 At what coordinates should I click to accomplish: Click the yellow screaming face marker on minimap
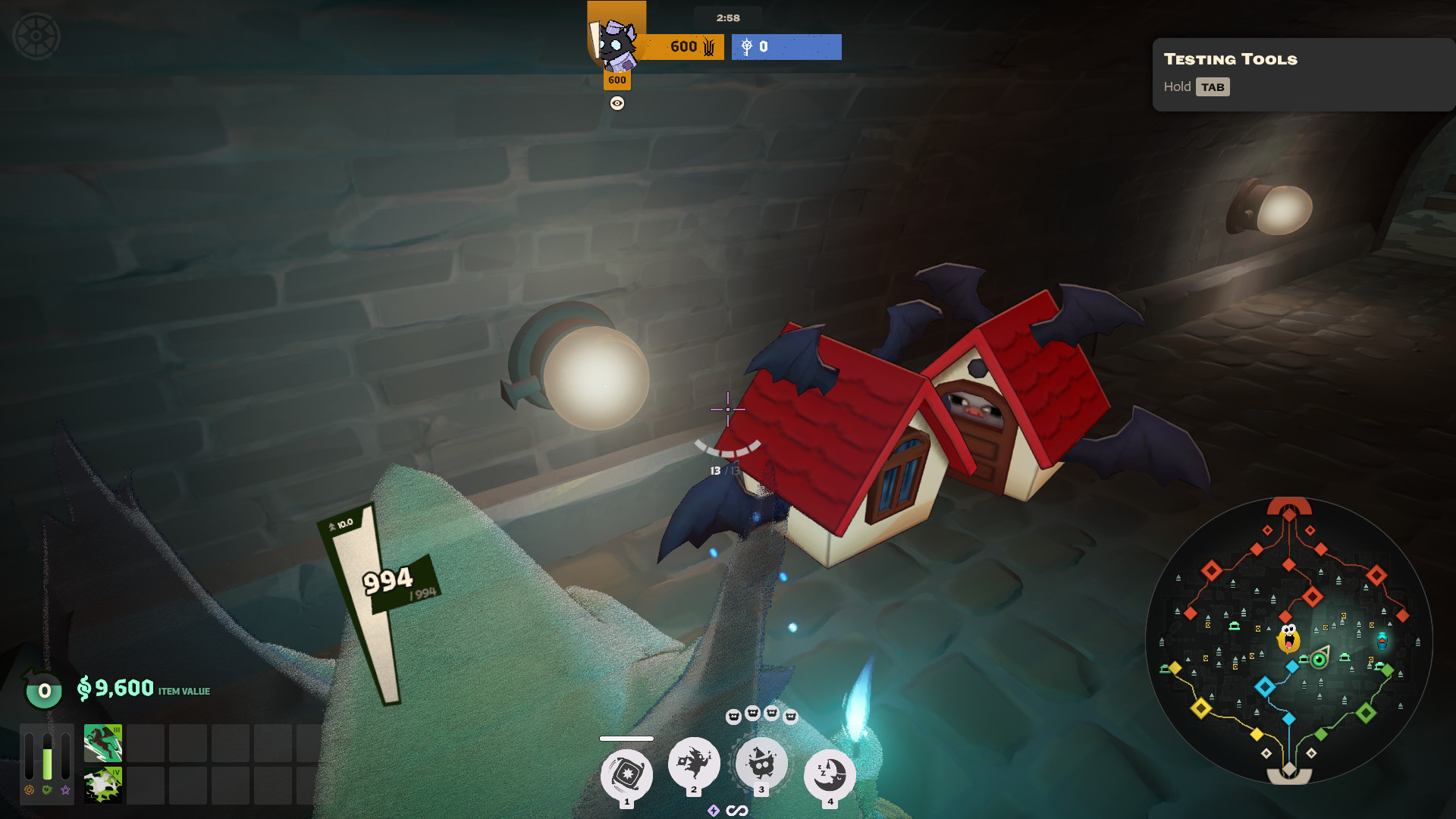pos(1288,639)
